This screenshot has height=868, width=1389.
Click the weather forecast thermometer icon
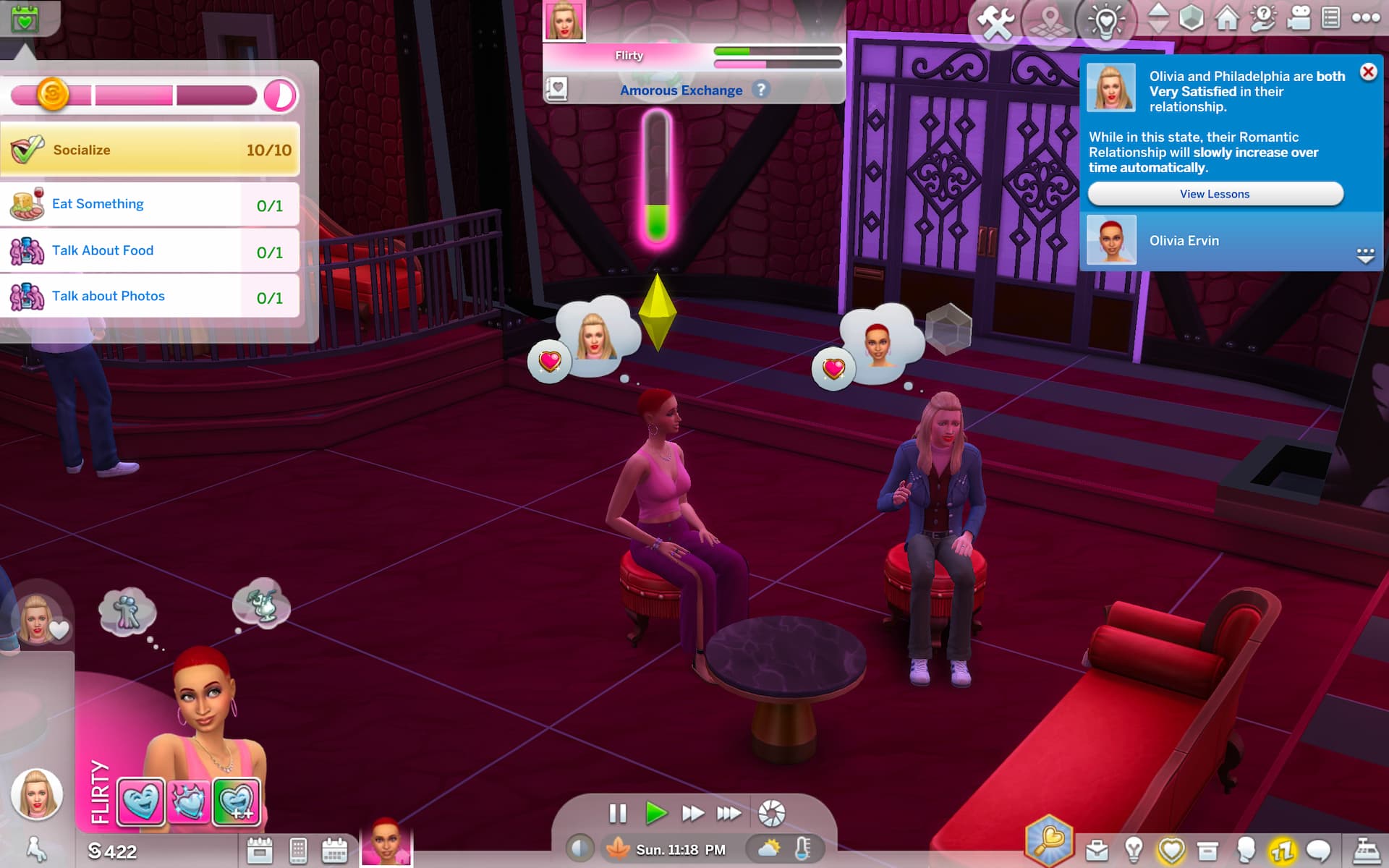point(802,848)
